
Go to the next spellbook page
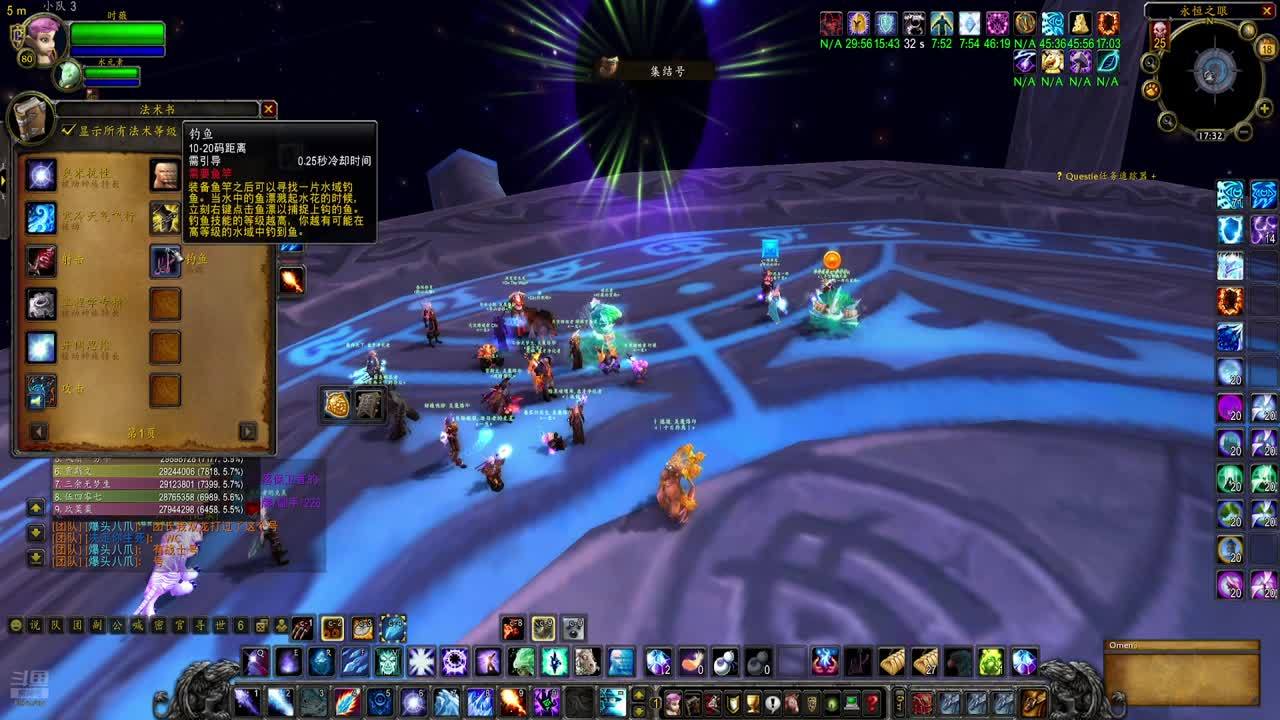247,432
